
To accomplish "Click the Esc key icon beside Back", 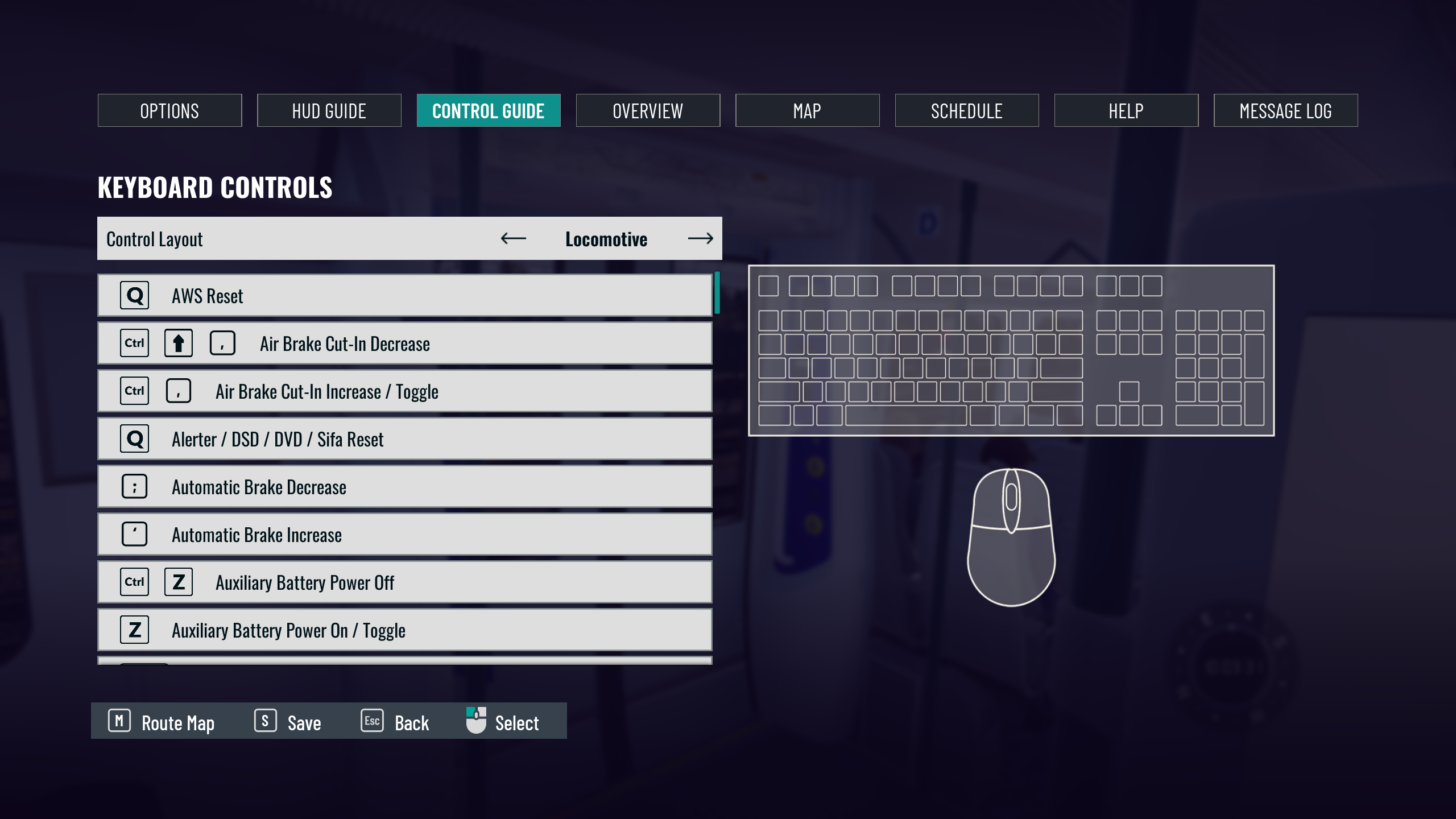I will click(371, 721).
